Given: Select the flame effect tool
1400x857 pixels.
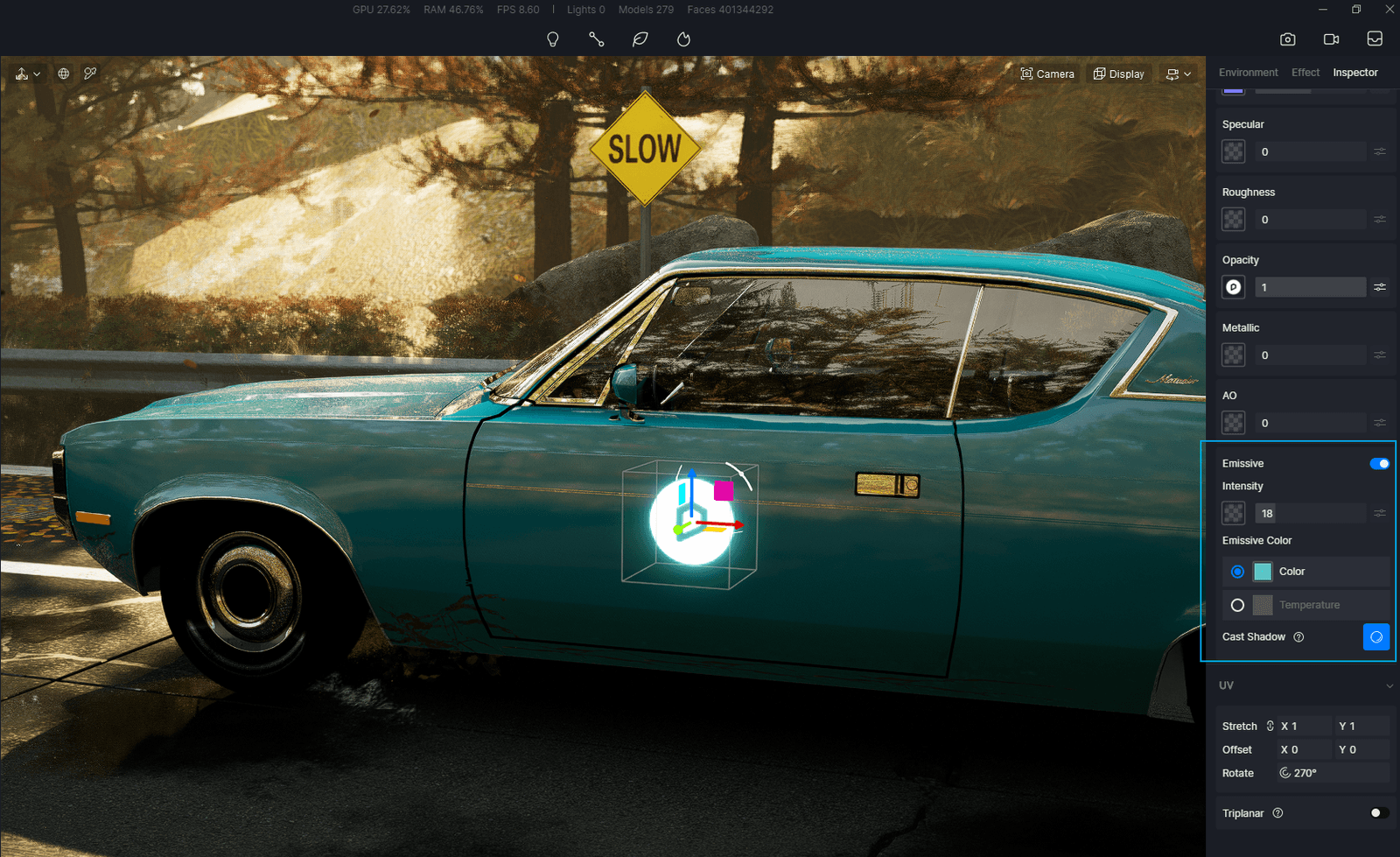Looking at the screenshot, I should point(682,39).
